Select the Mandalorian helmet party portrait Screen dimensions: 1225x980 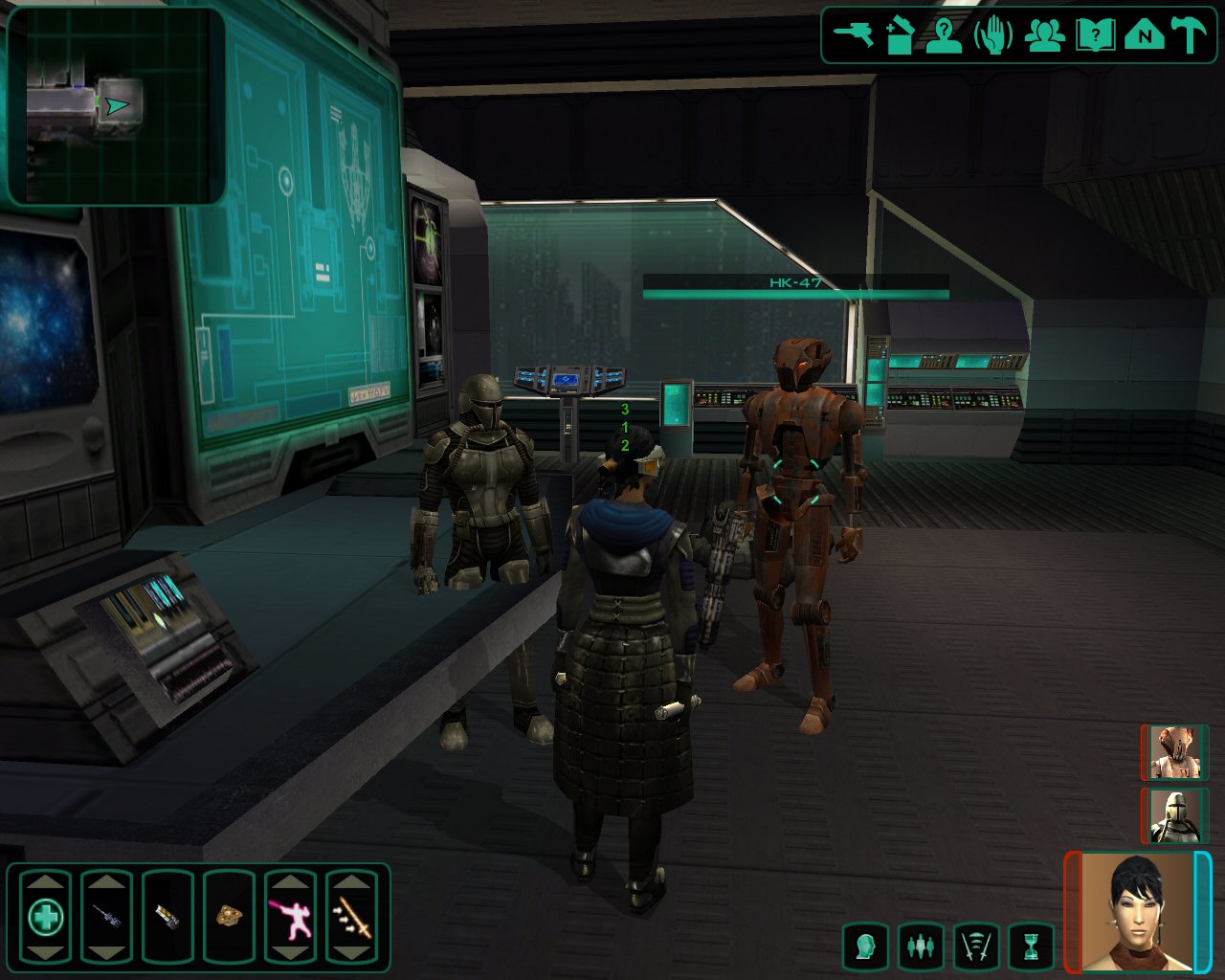1174,815
